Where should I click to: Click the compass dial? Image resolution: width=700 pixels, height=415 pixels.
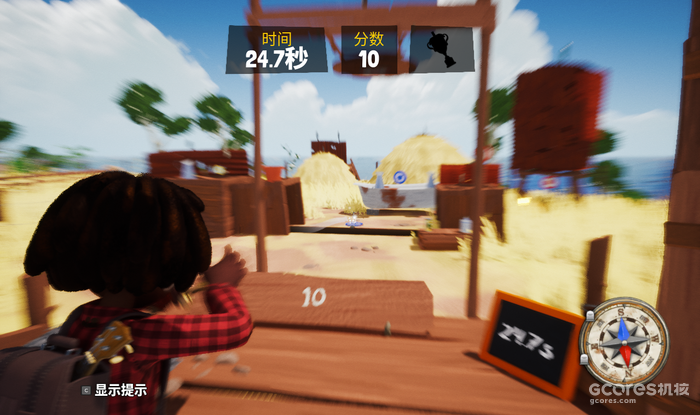pyautogui.click(x=624, y=340)
